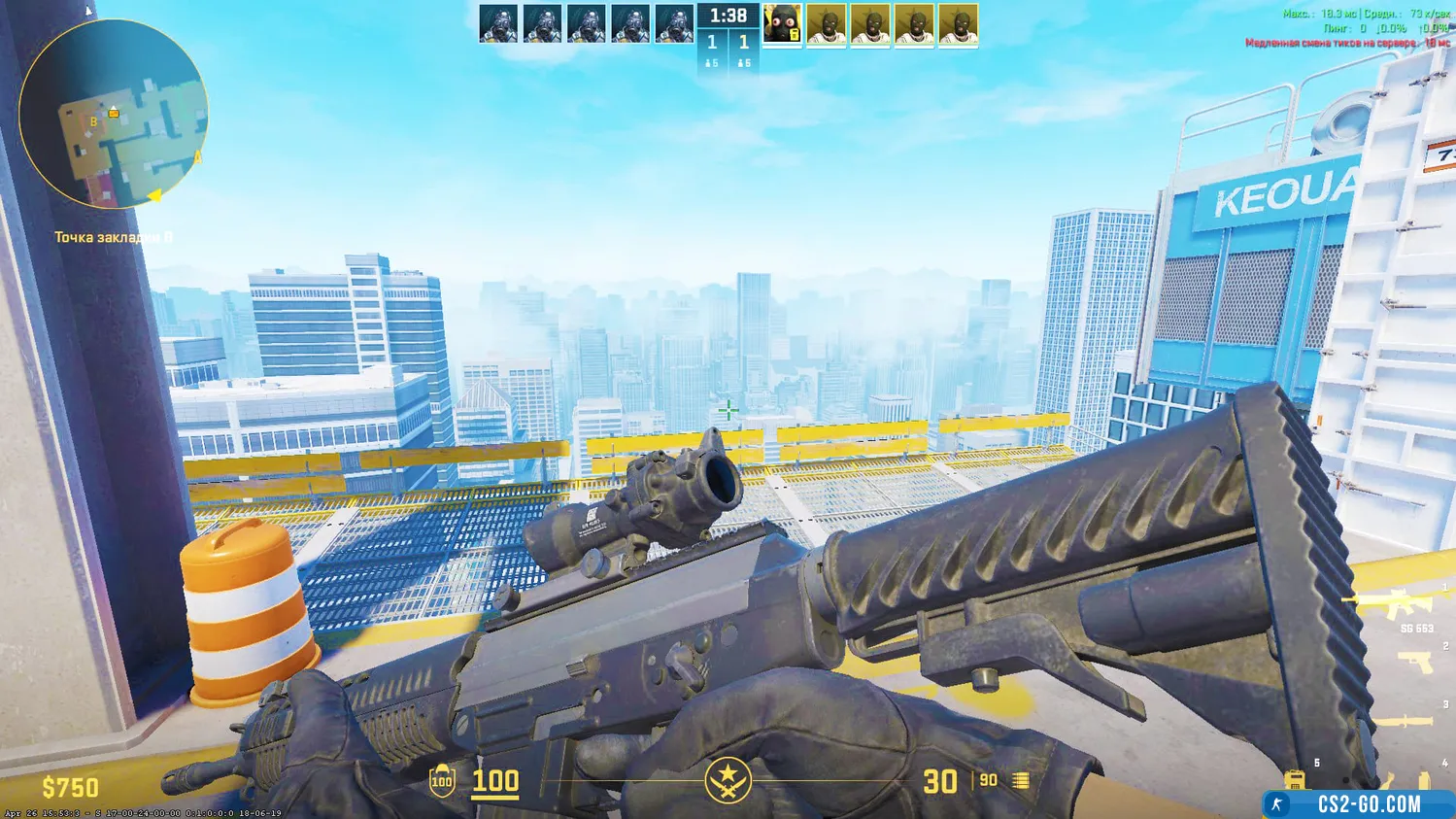Switch to the pistol weapon slot
Image resolution: width=1456 pixels, height=819 pixels.
1414,663
